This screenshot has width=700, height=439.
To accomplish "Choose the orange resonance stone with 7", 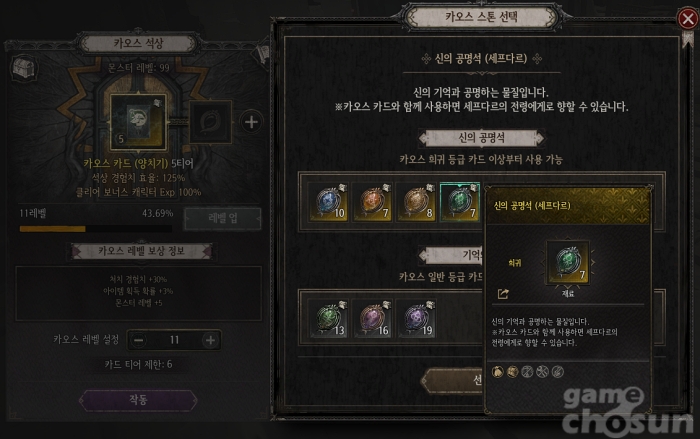I will (x=374, y=201).
